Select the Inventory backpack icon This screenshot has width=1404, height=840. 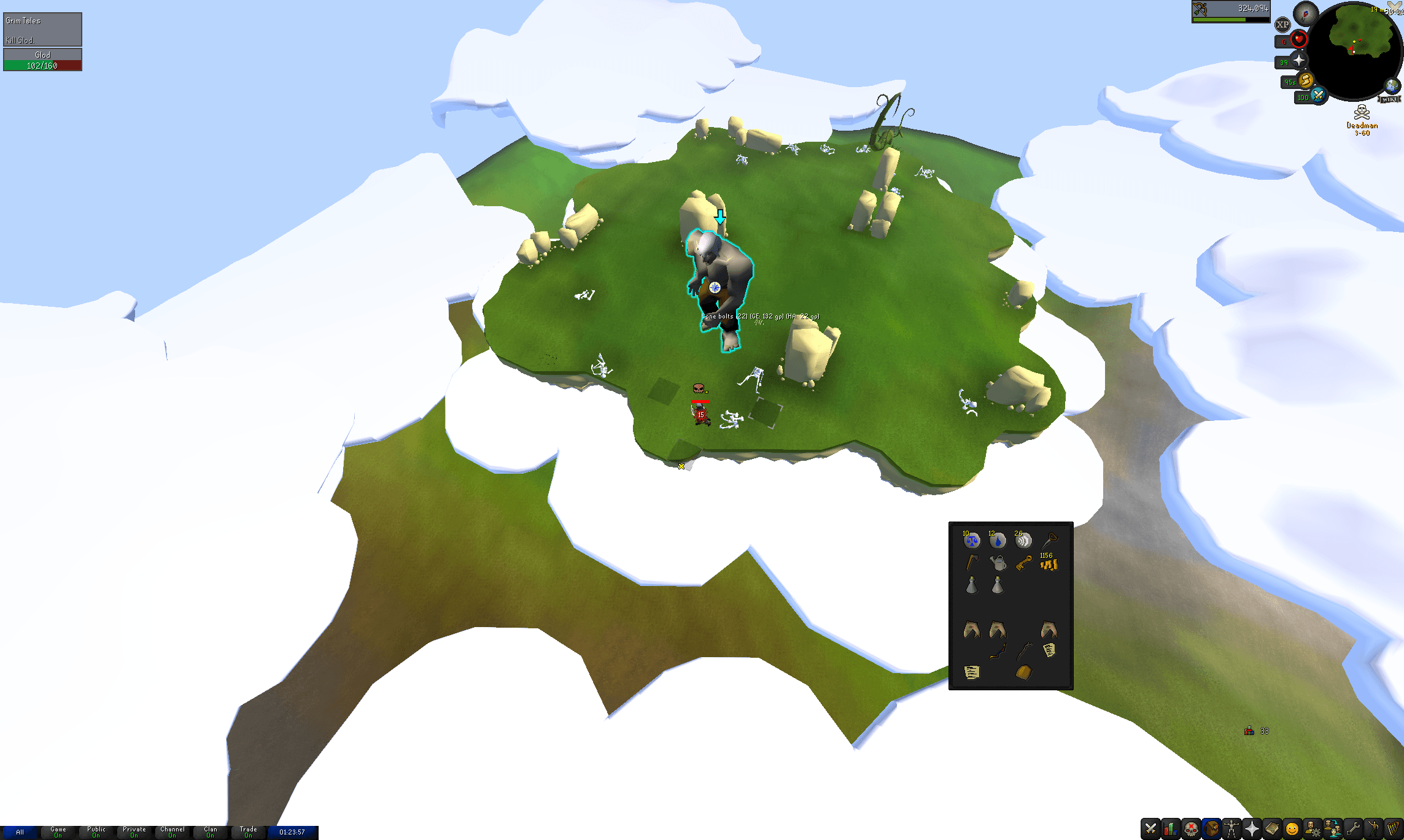(1211, 828)
